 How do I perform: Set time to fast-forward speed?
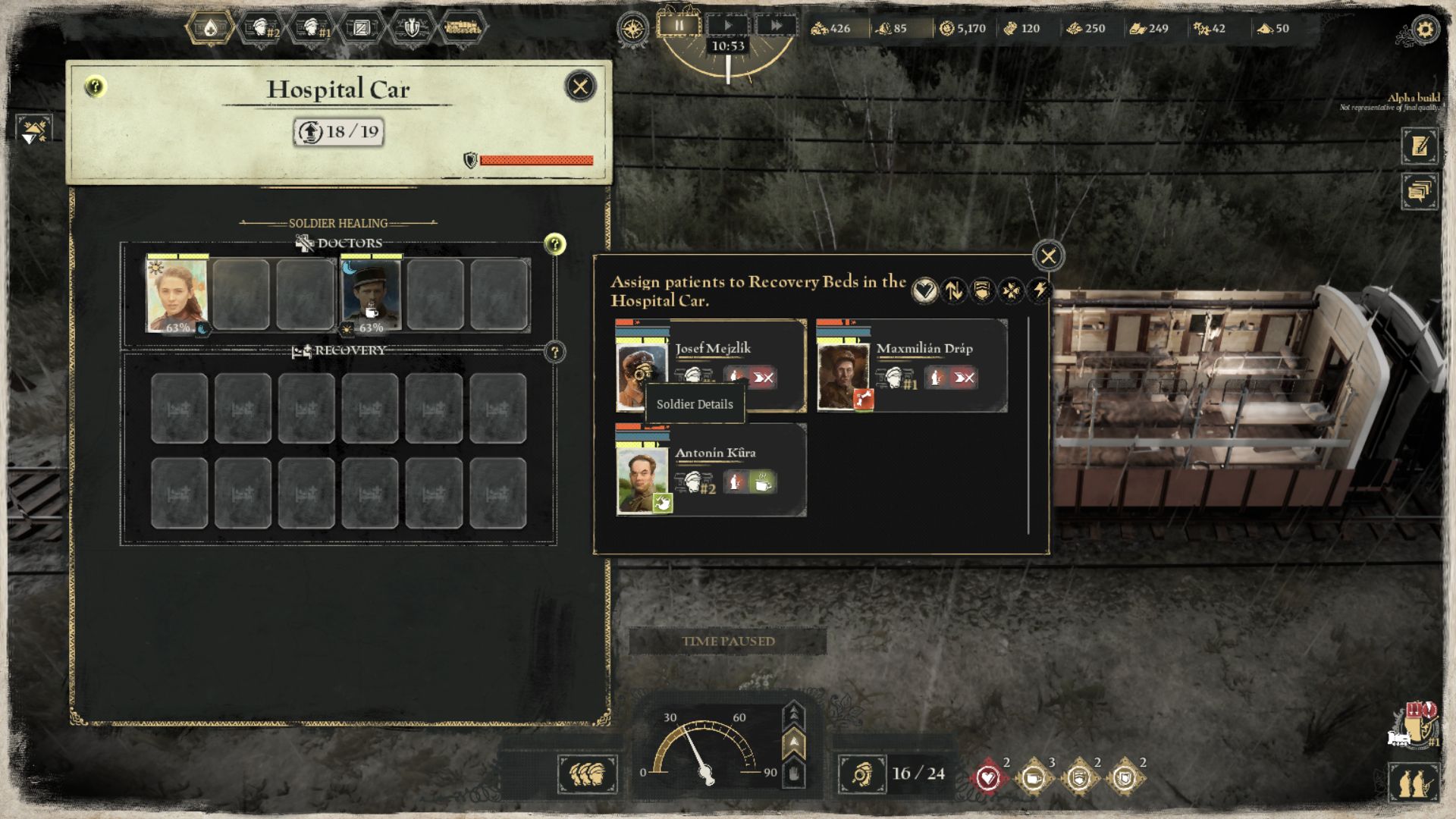pyautogui.click(x=776, y=26)
